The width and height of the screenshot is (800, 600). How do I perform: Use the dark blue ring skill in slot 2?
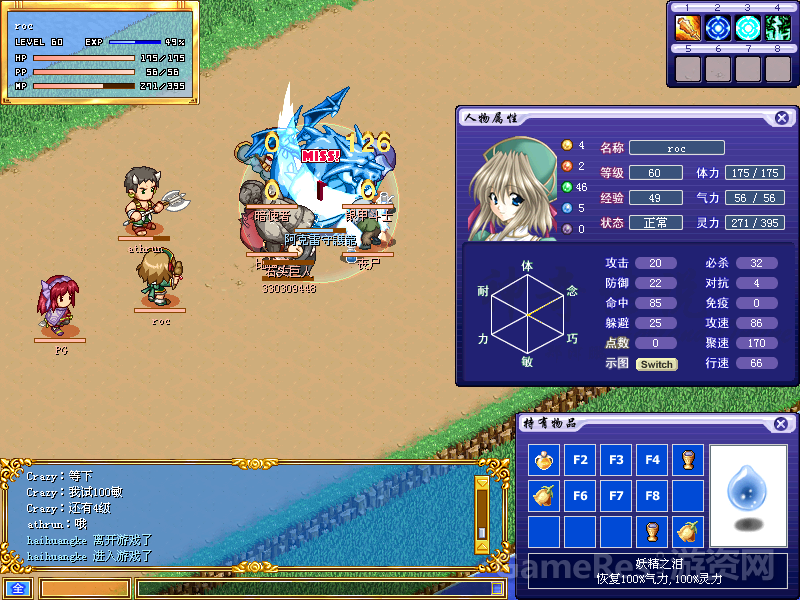pos(718,28)
